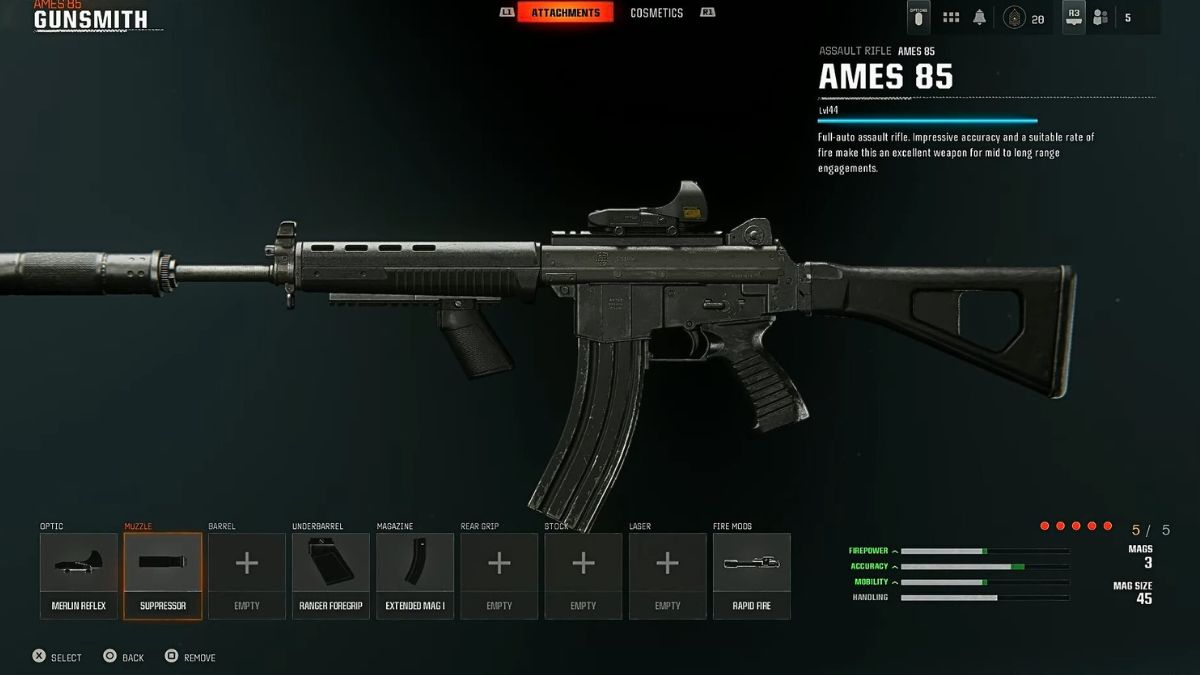View the player rank emblem
1200x675 pixels.
1016,17
